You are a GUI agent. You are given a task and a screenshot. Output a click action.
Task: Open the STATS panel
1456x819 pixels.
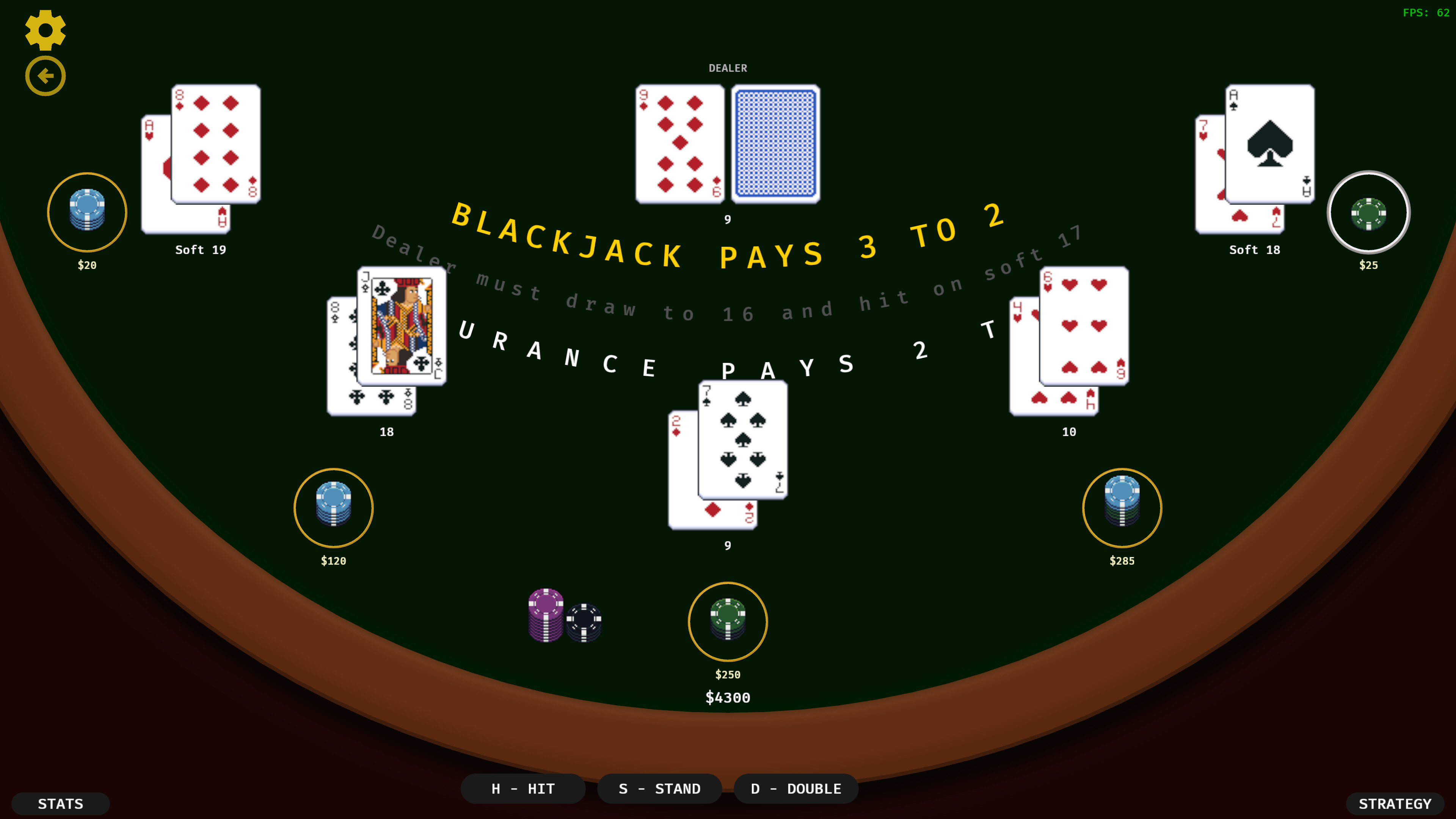[x=61, y=803]
